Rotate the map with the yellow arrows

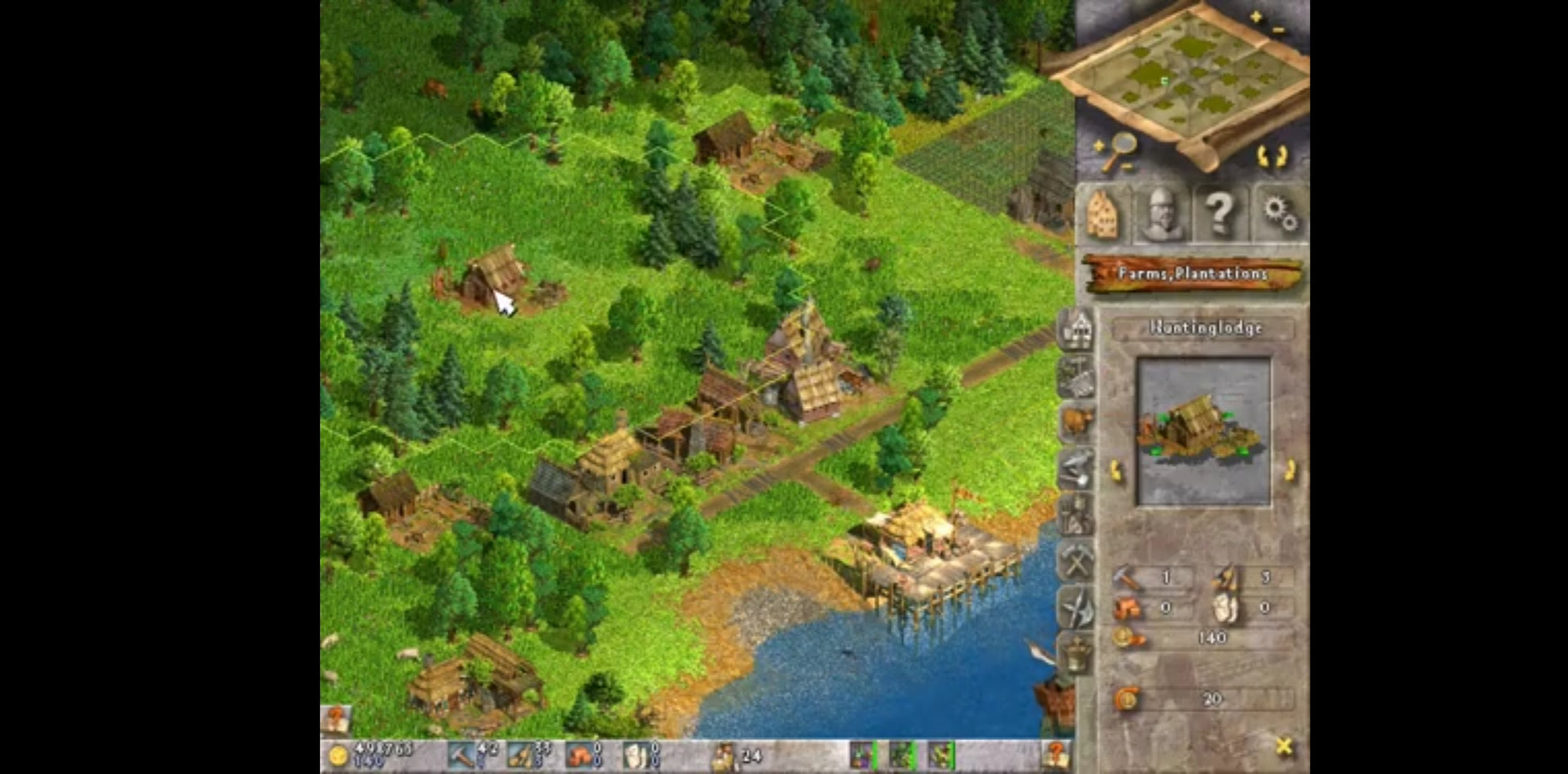[x=1272, y=156]
